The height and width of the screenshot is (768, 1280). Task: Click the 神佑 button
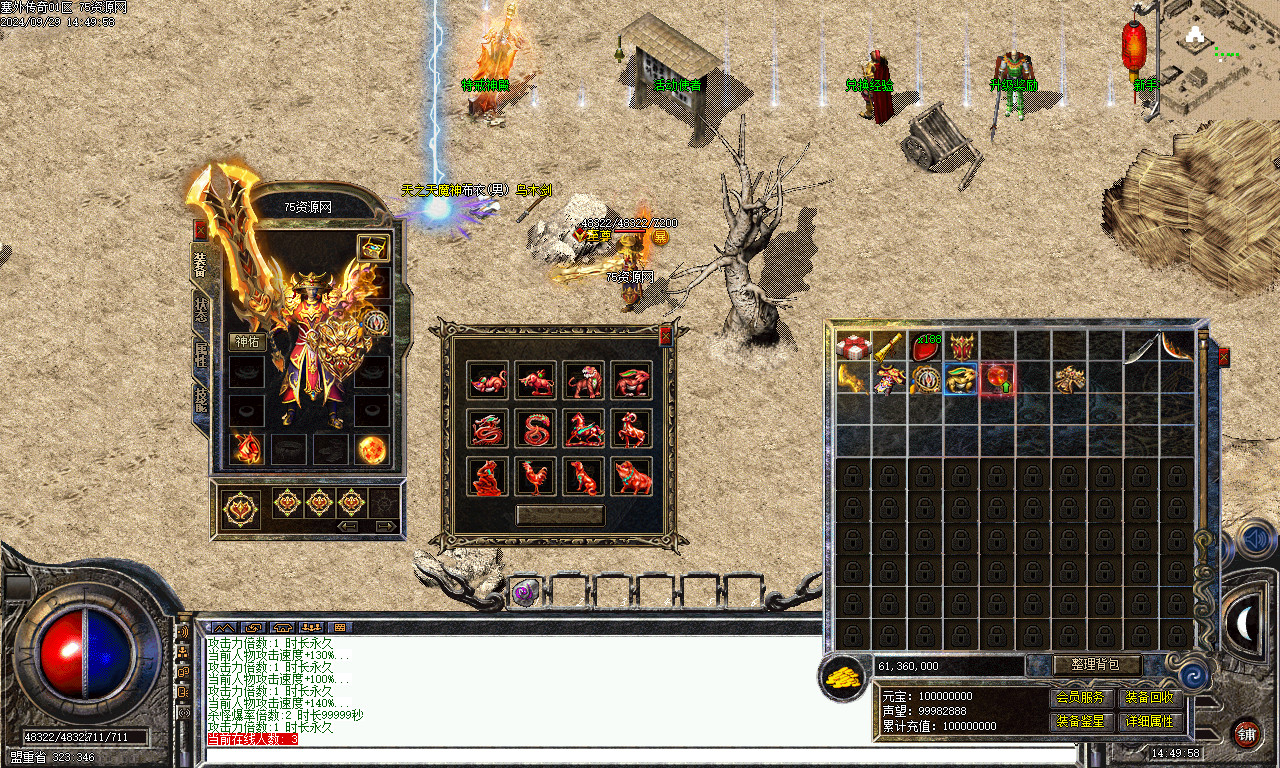(x=247, y=341)
